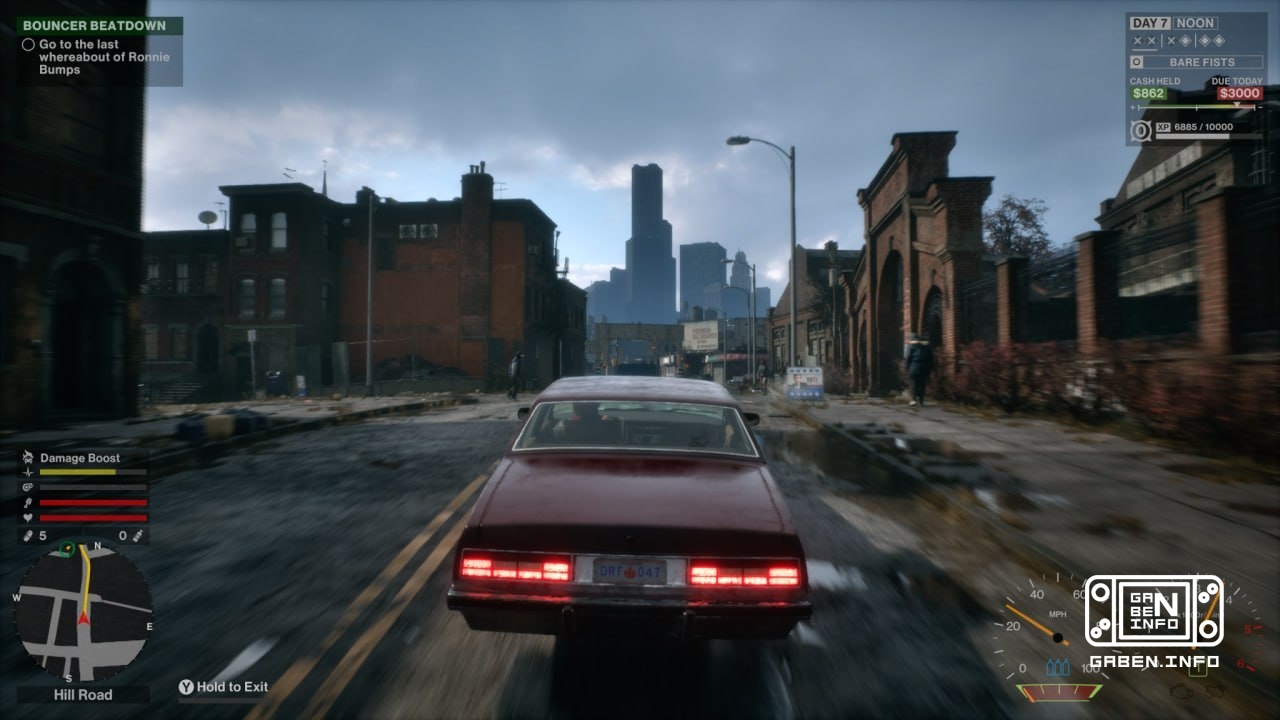Click the blue bottles icon on speedometer

[1058, 667]
